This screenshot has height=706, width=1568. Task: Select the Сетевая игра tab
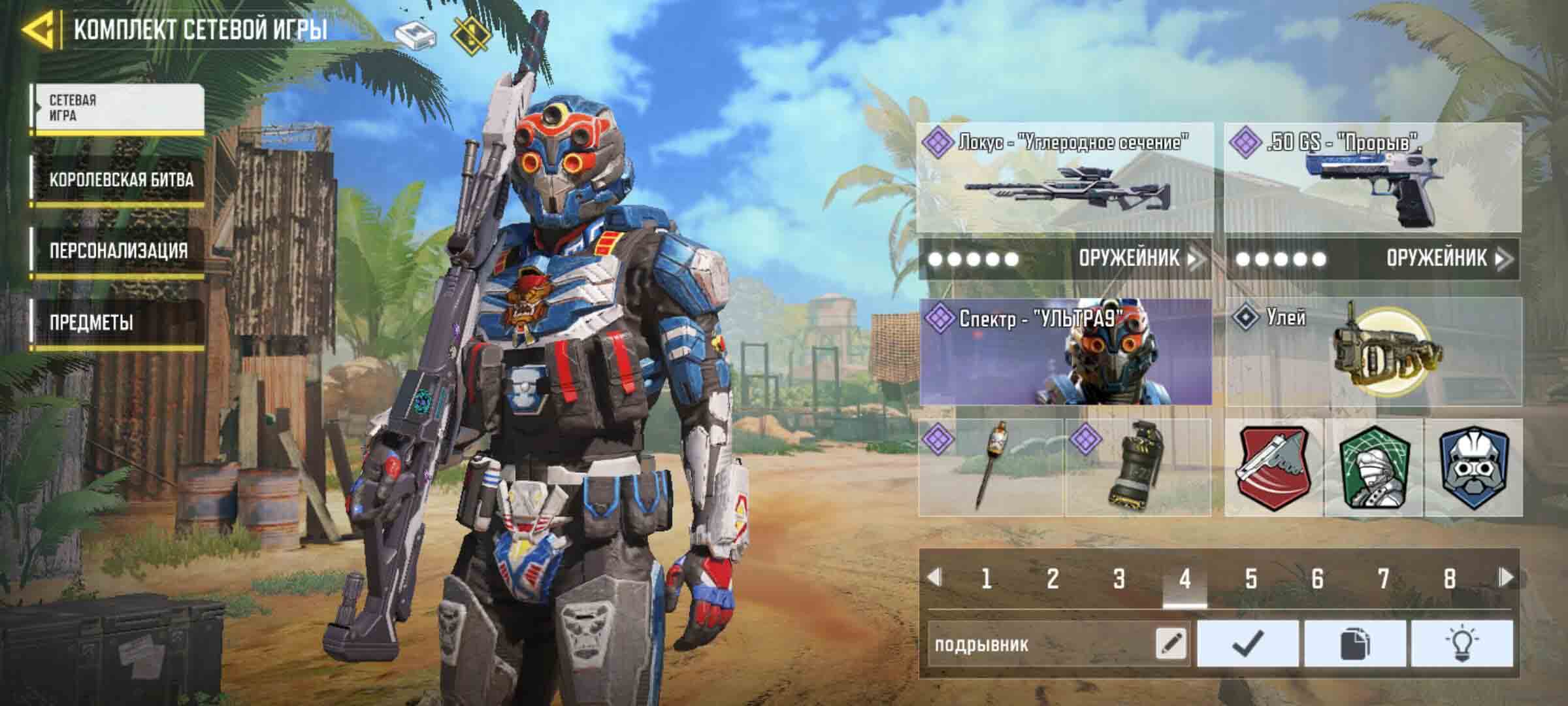[x=119, y=109]
